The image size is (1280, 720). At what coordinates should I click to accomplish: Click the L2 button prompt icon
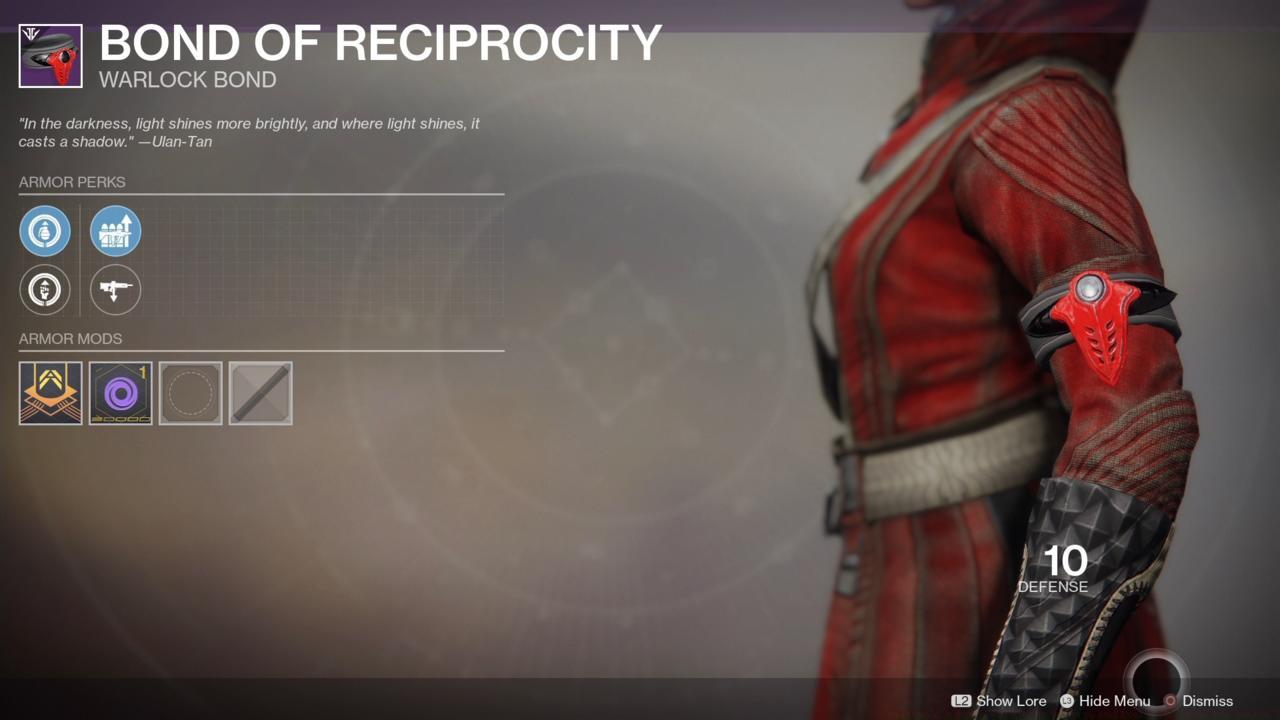tap(964, 701)
